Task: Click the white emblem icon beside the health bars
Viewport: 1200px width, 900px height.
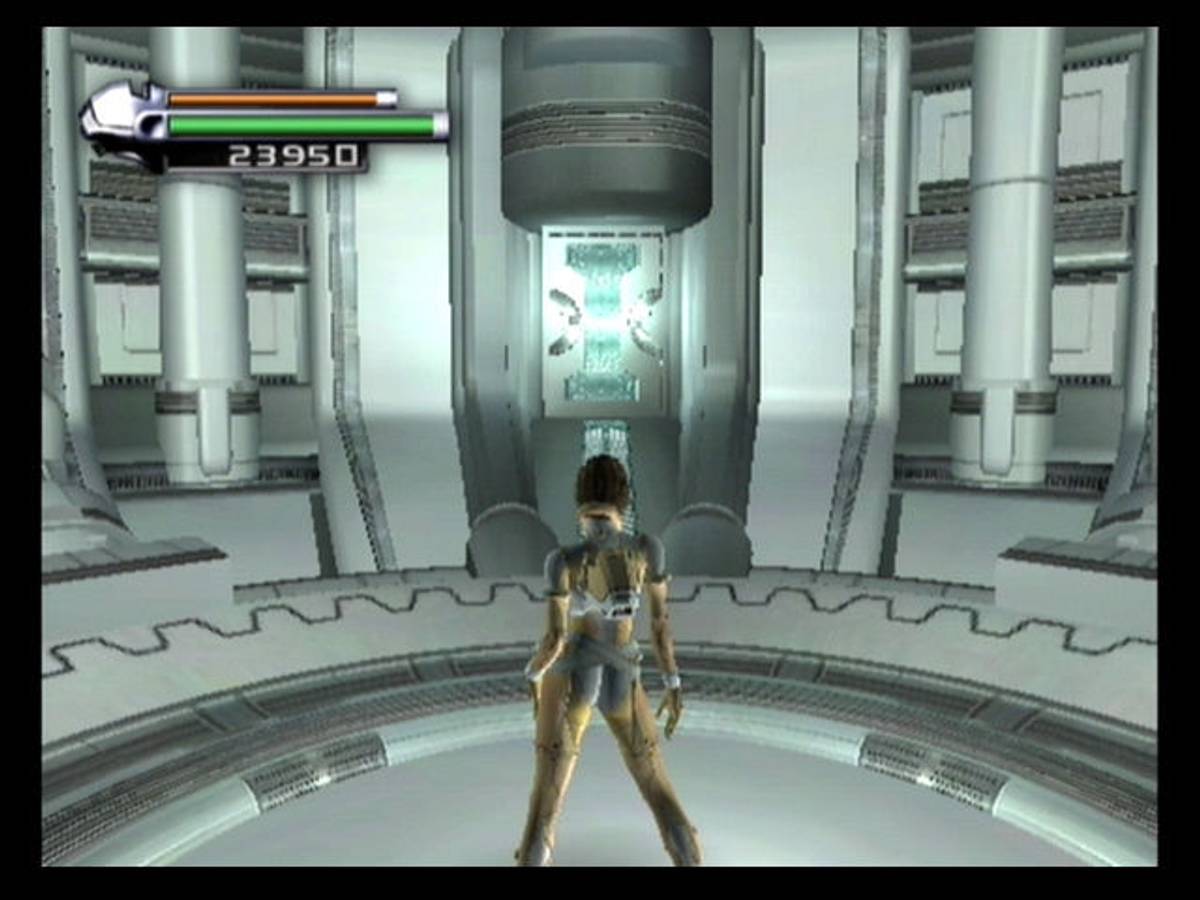Action: pyautogui.click(x=121, y=120)
